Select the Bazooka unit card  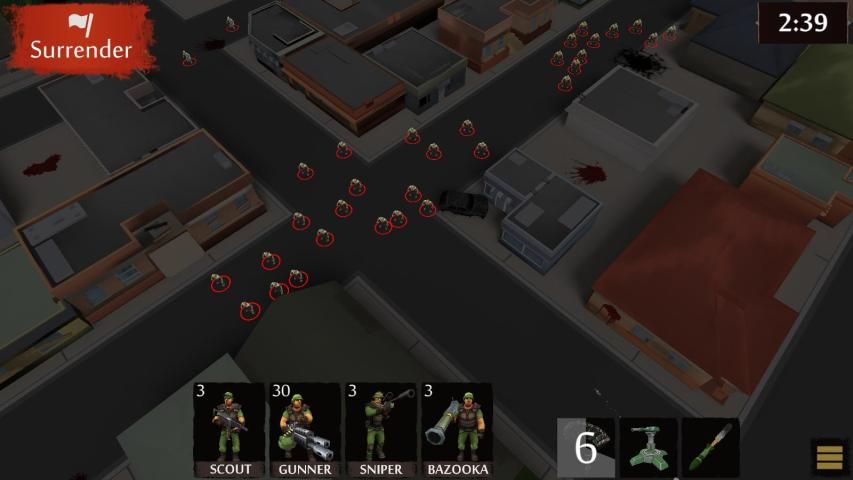point(456,430)
